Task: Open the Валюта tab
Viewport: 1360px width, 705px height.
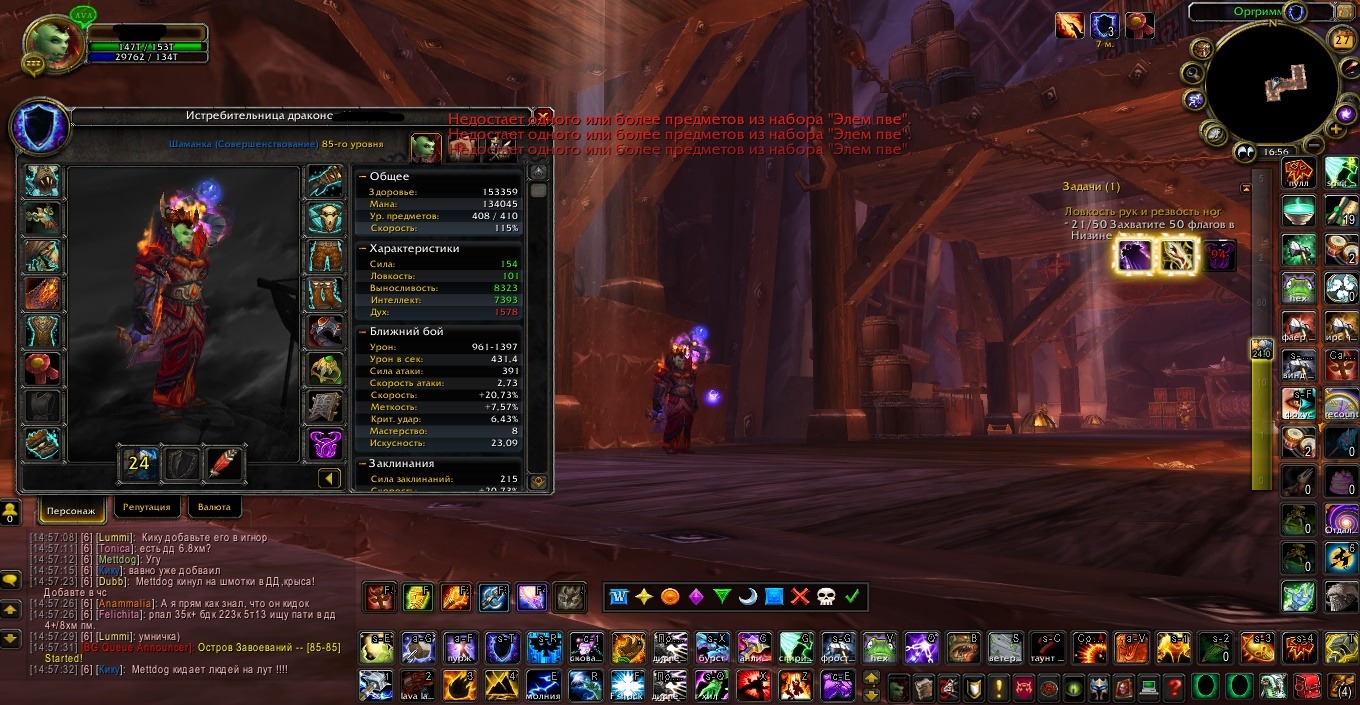Action: (x=214, y=507)
